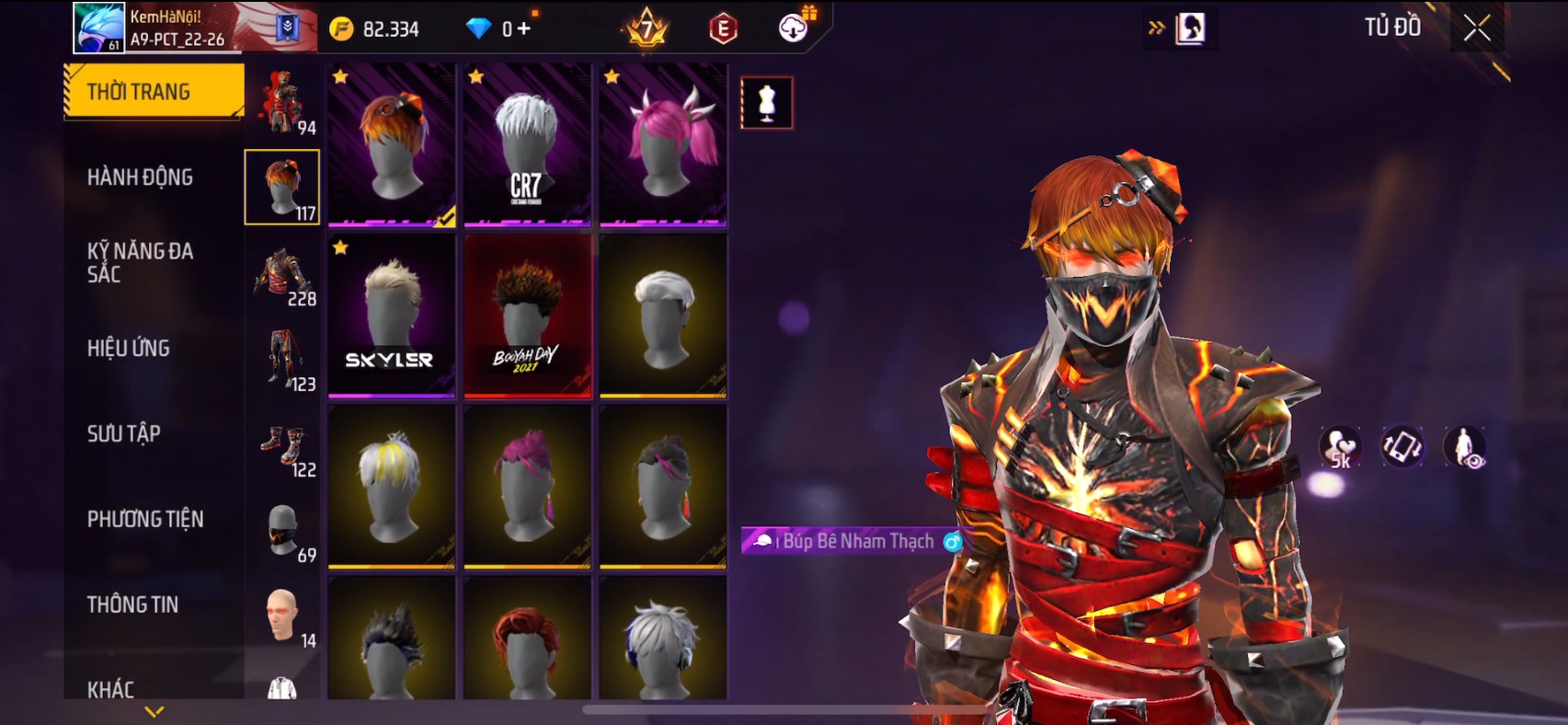Select the CR7 white hair item
The width and height of the screenshot is (1568, 725).
pos(527,144)
